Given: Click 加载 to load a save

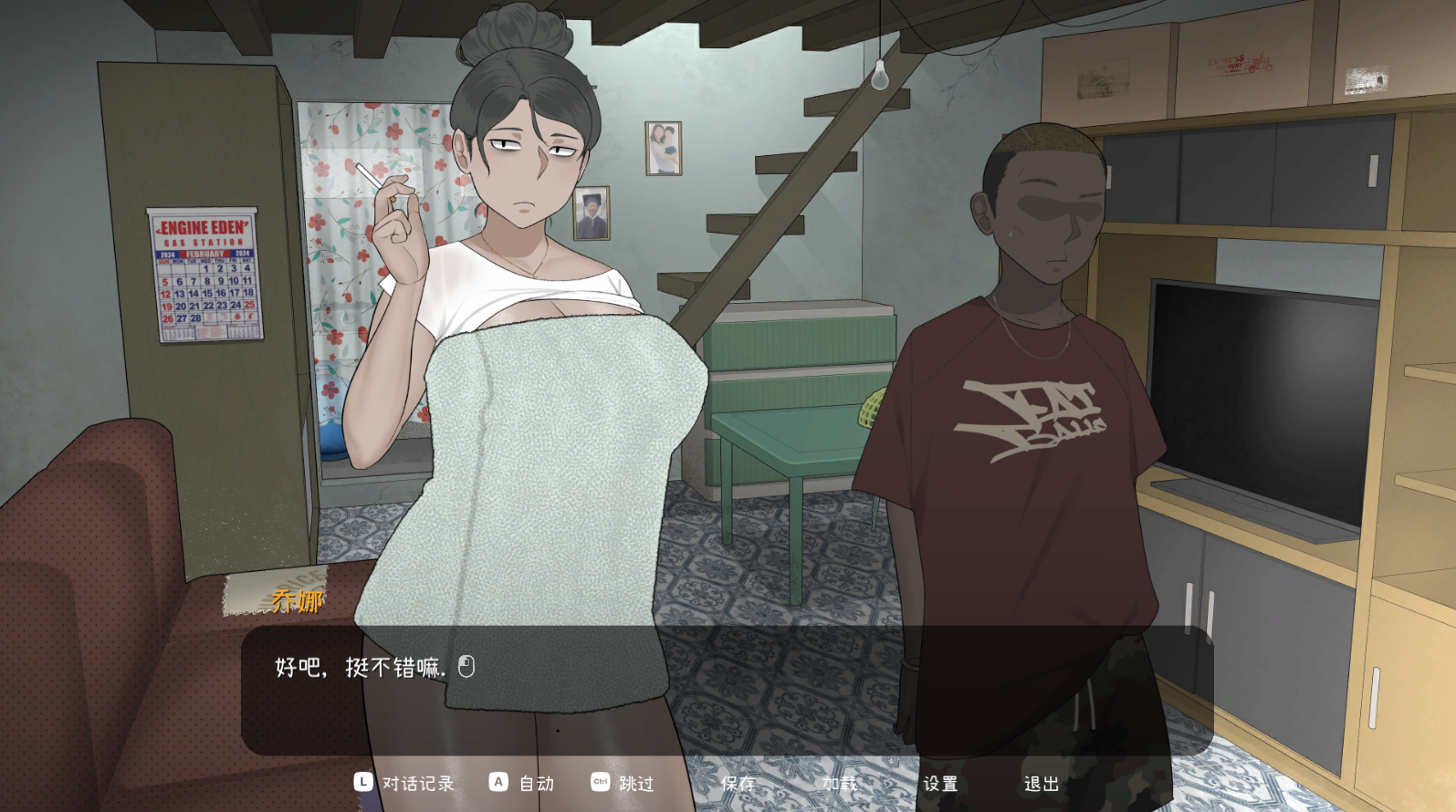Looking at the screenshot, I should pos(841,783).
